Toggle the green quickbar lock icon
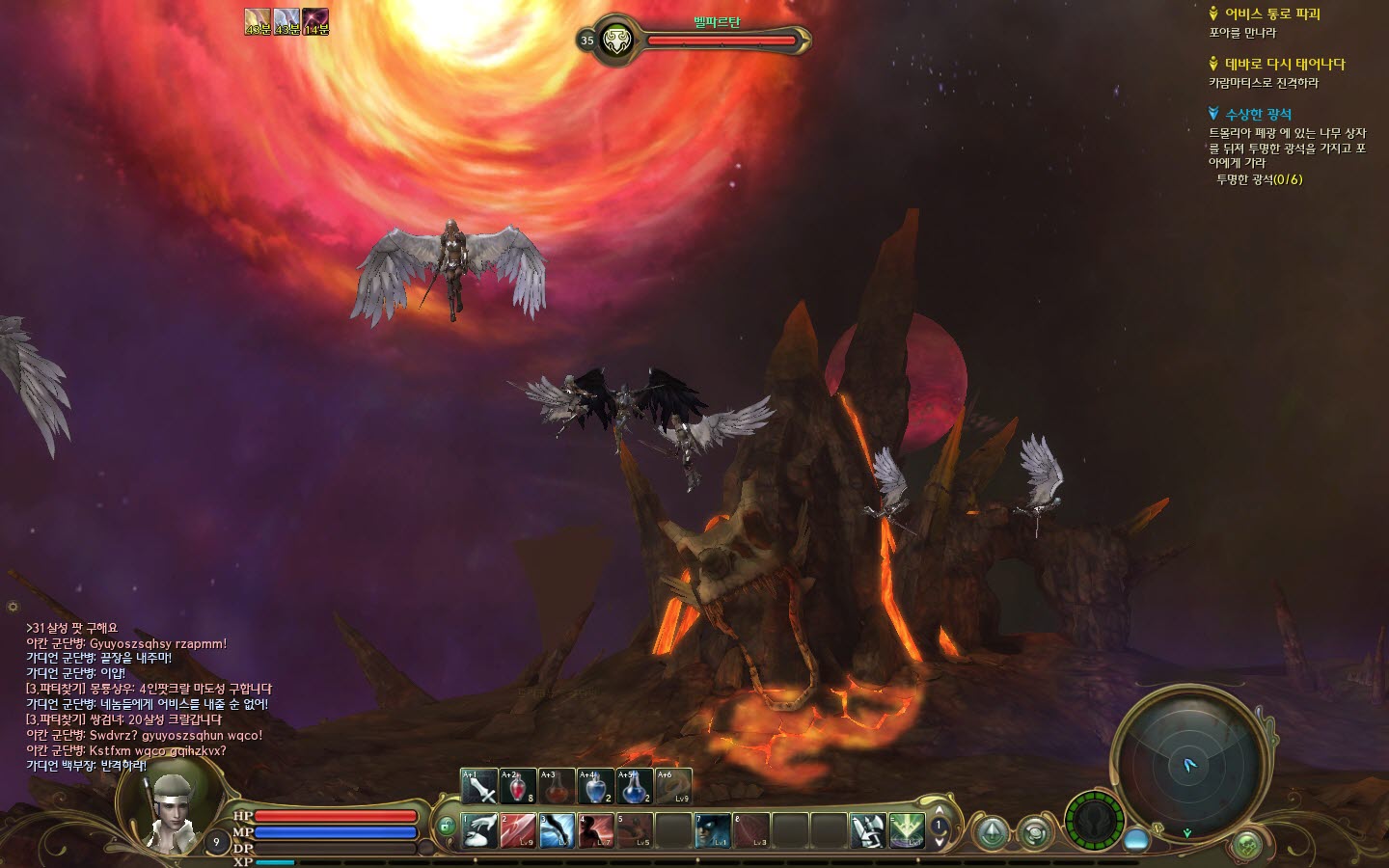 click(446, 827)
